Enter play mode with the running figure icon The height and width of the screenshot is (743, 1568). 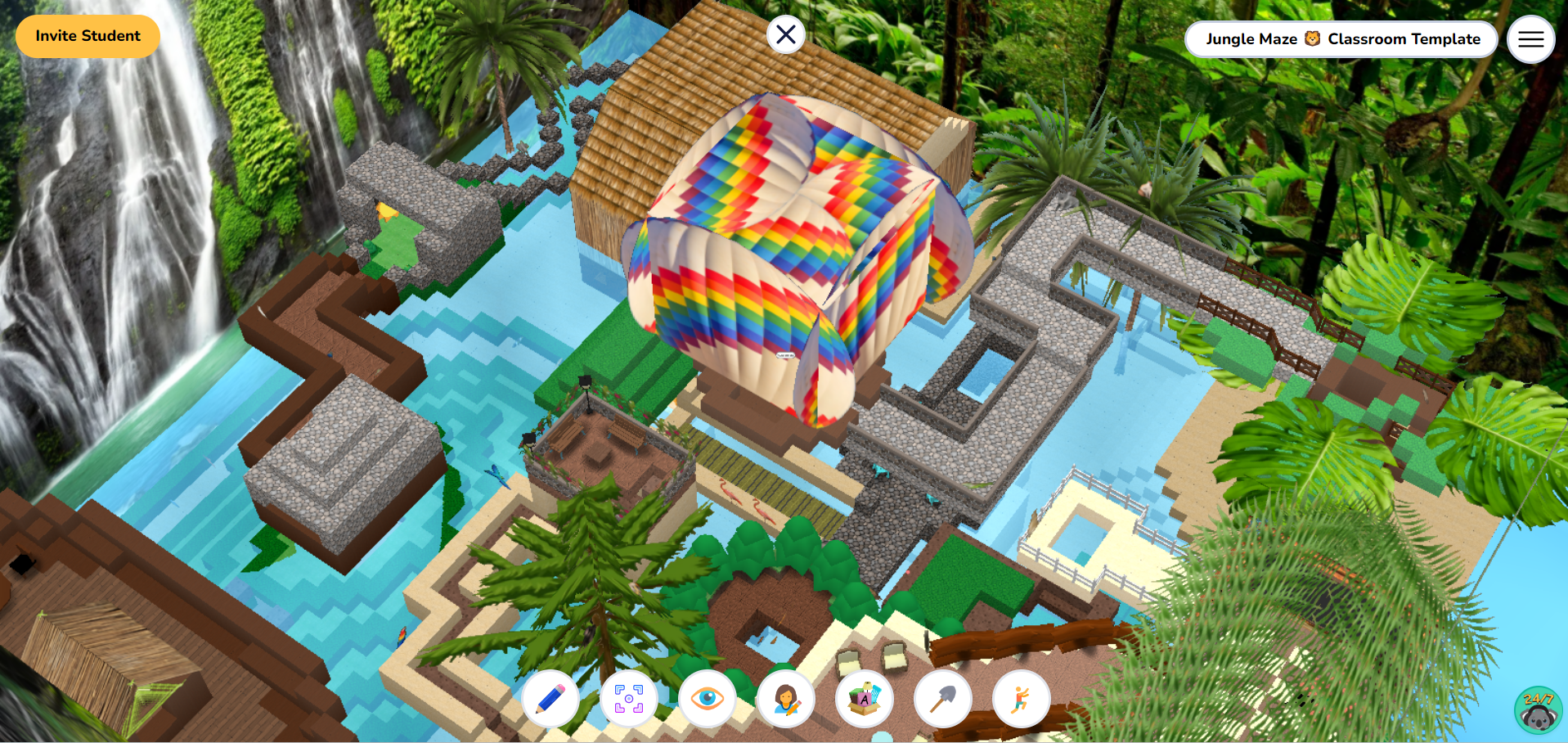1021,700
